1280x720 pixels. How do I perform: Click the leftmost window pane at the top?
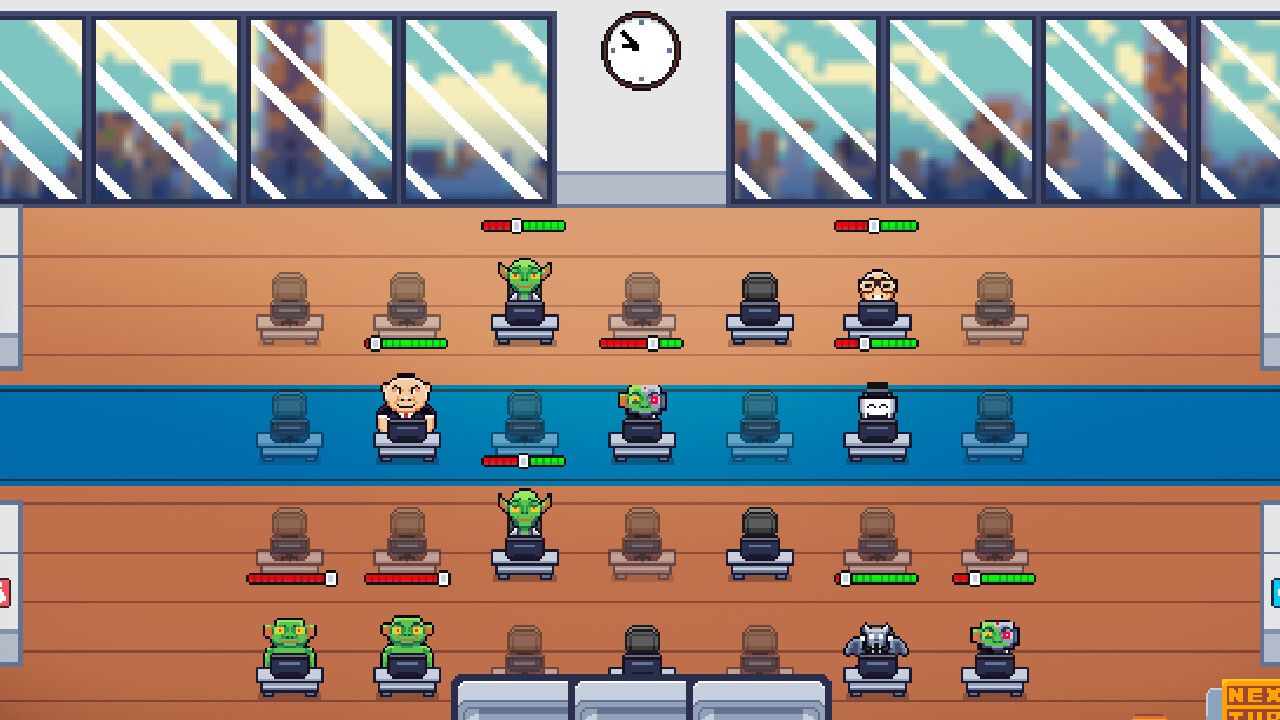pyautogui.click(x=40, y=105)
